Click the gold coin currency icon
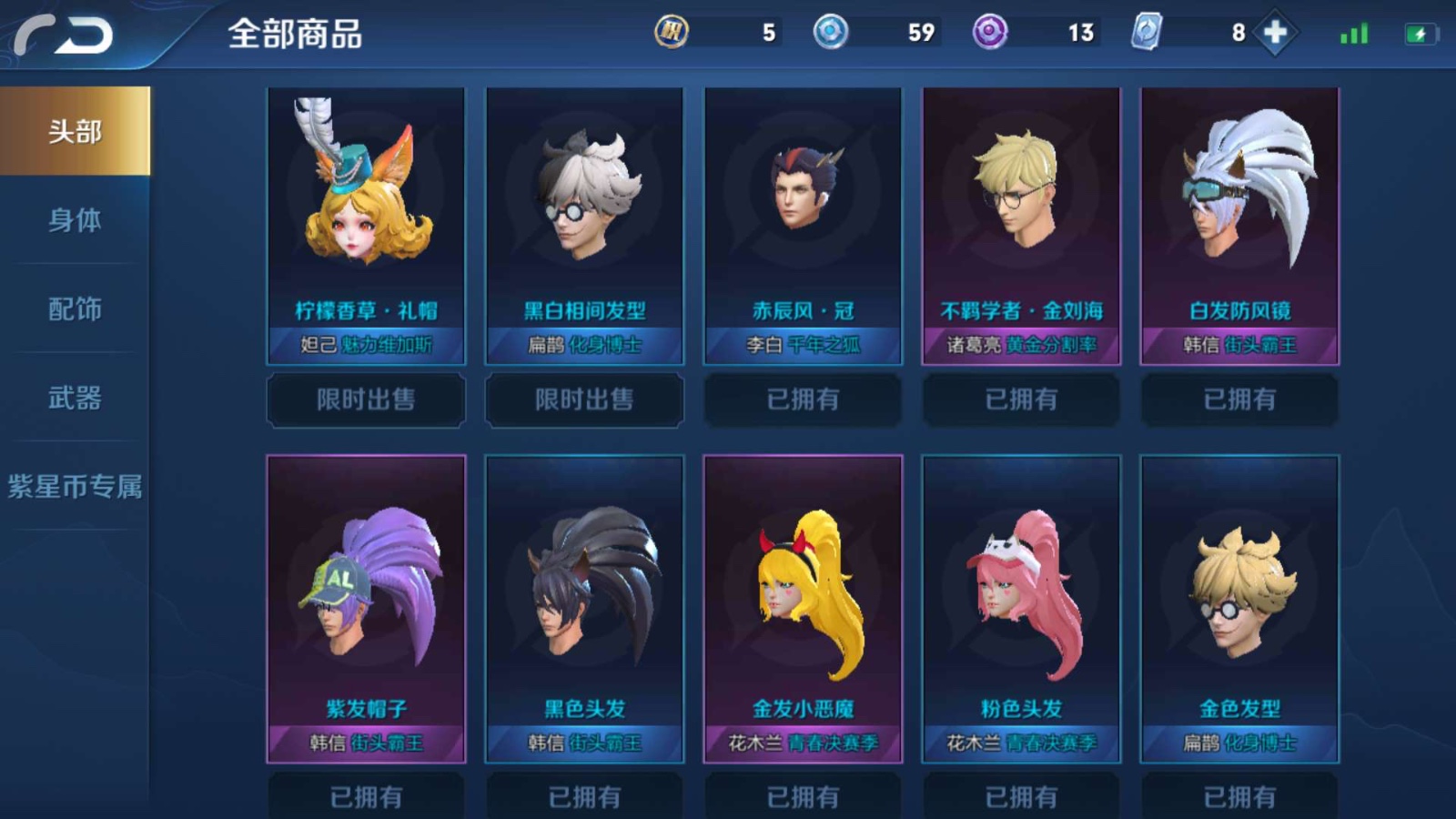Screen dimensions: 1456x819 click(671, 32)
